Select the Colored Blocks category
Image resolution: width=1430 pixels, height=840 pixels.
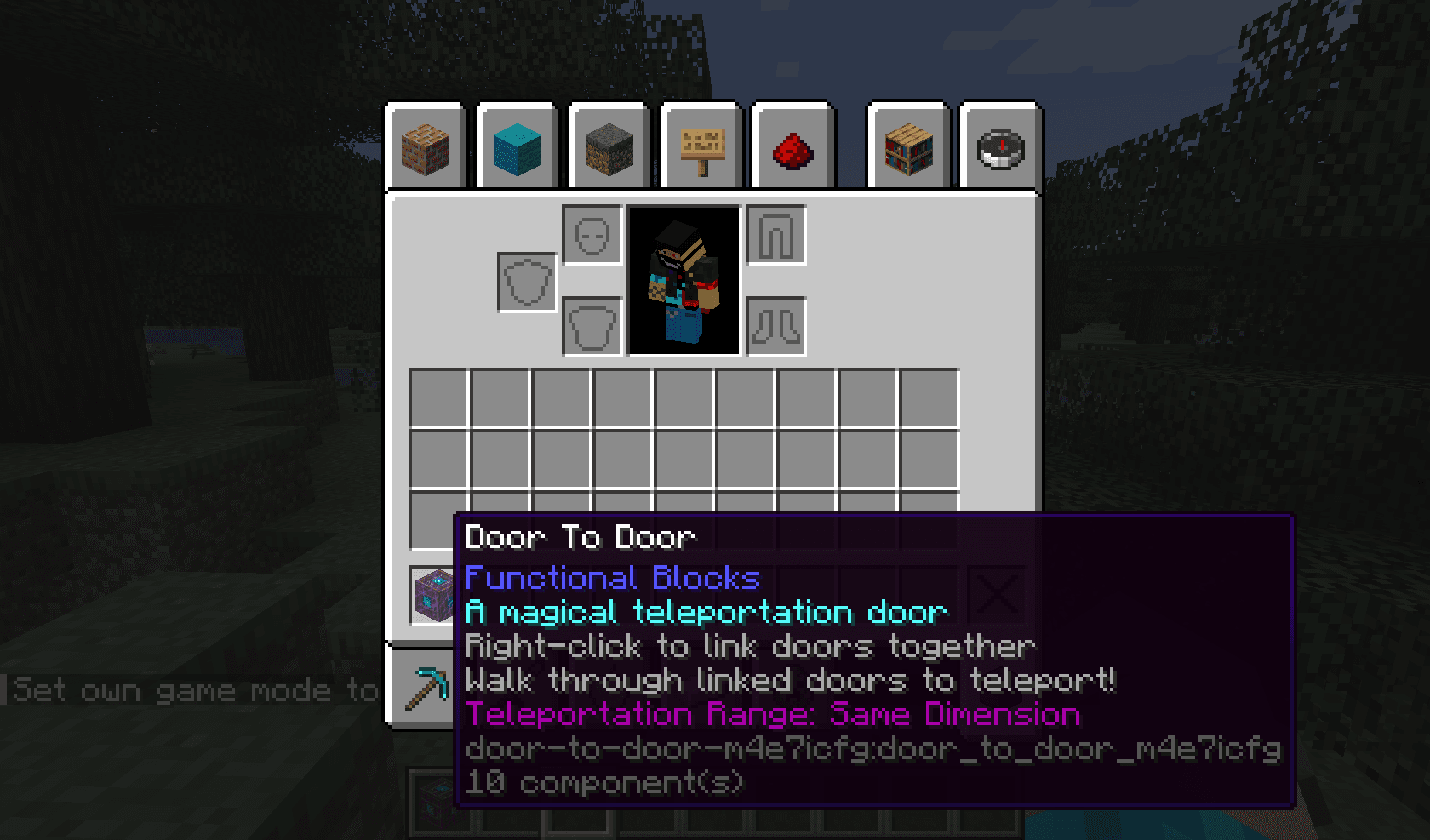point(518,145)
